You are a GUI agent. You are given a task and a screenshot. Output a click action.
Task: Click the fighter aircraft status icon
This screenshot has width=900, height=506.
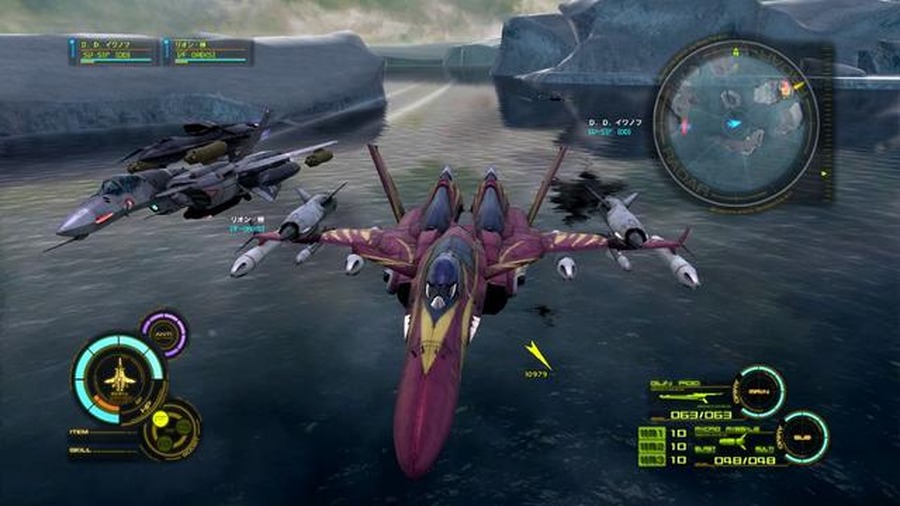(119, 378)
